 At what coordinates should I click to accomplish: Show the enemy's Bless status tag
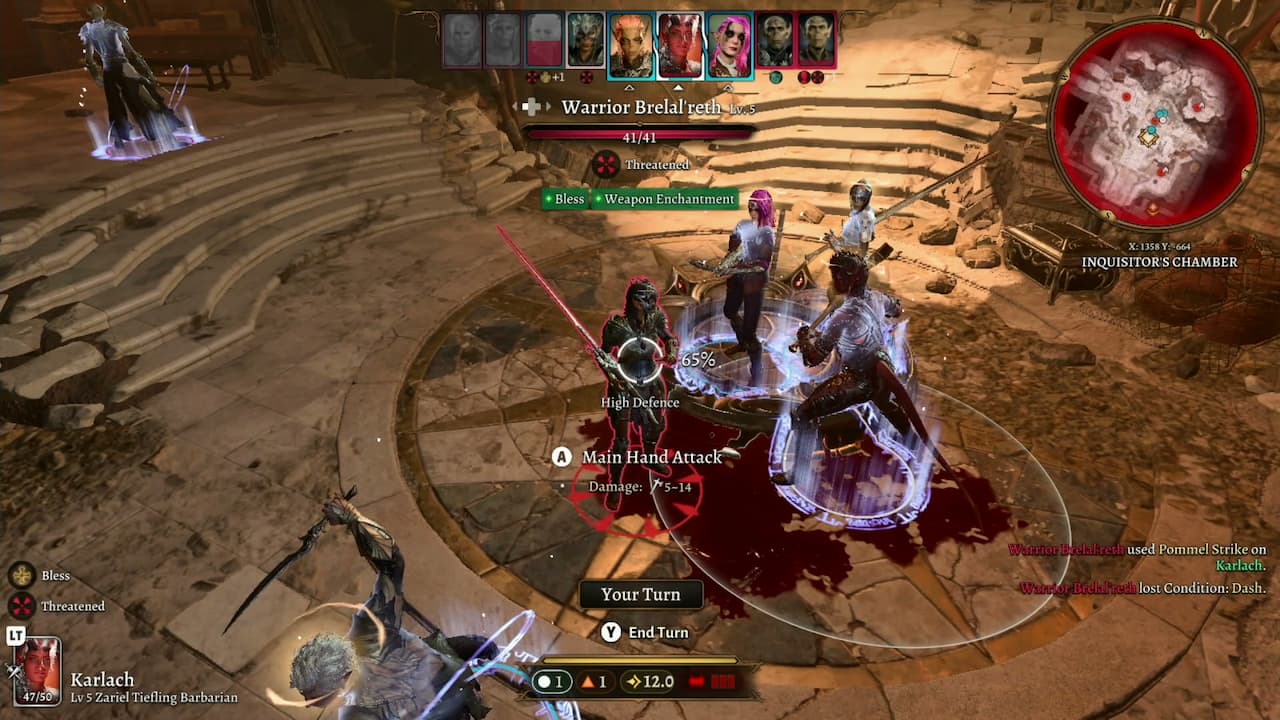click(x=564, y=199)
